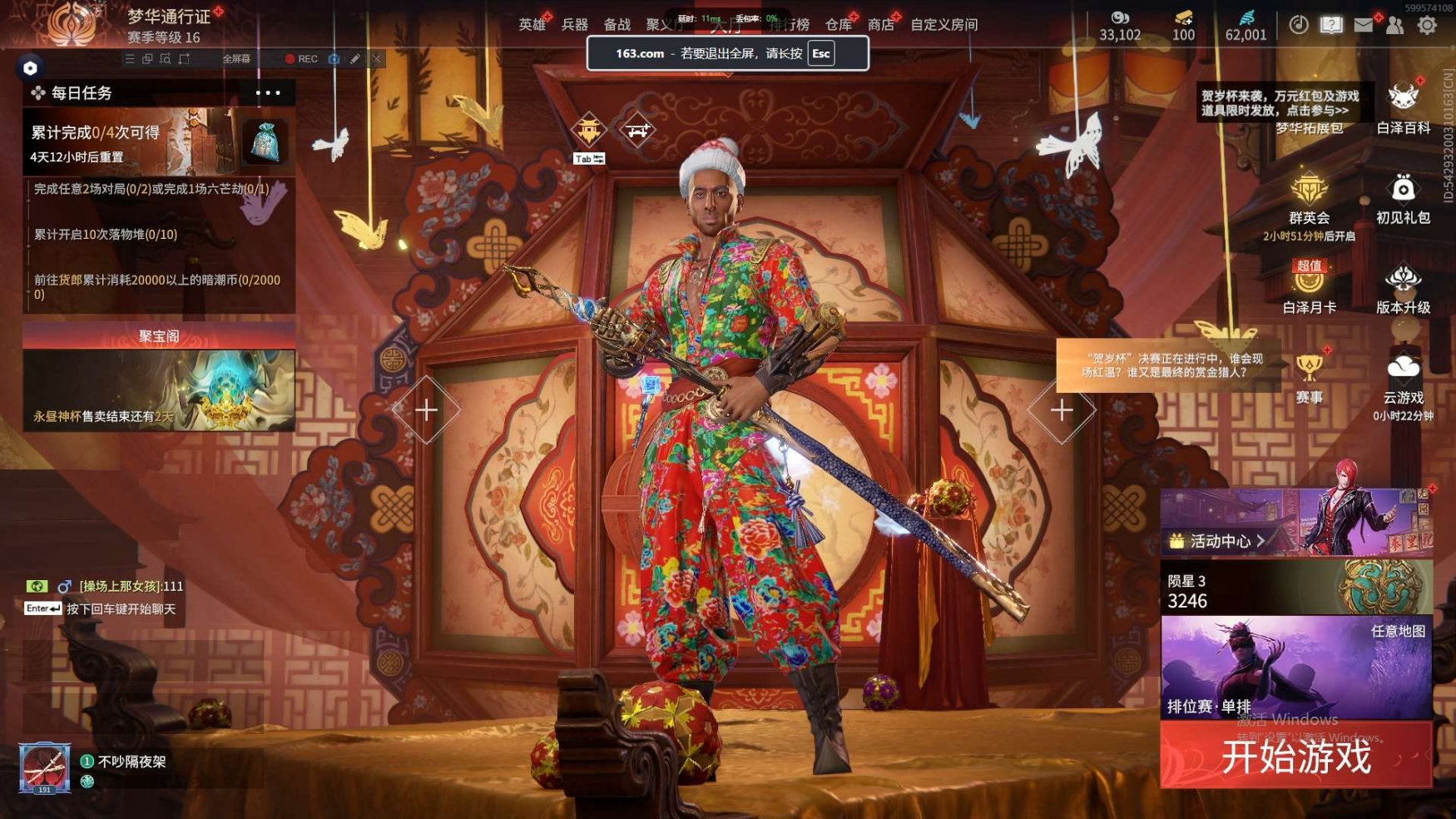View the 版本升级 version upgrade
Image resolution: width=1456 pixels, height=819 pixels.
(1403, 288)
